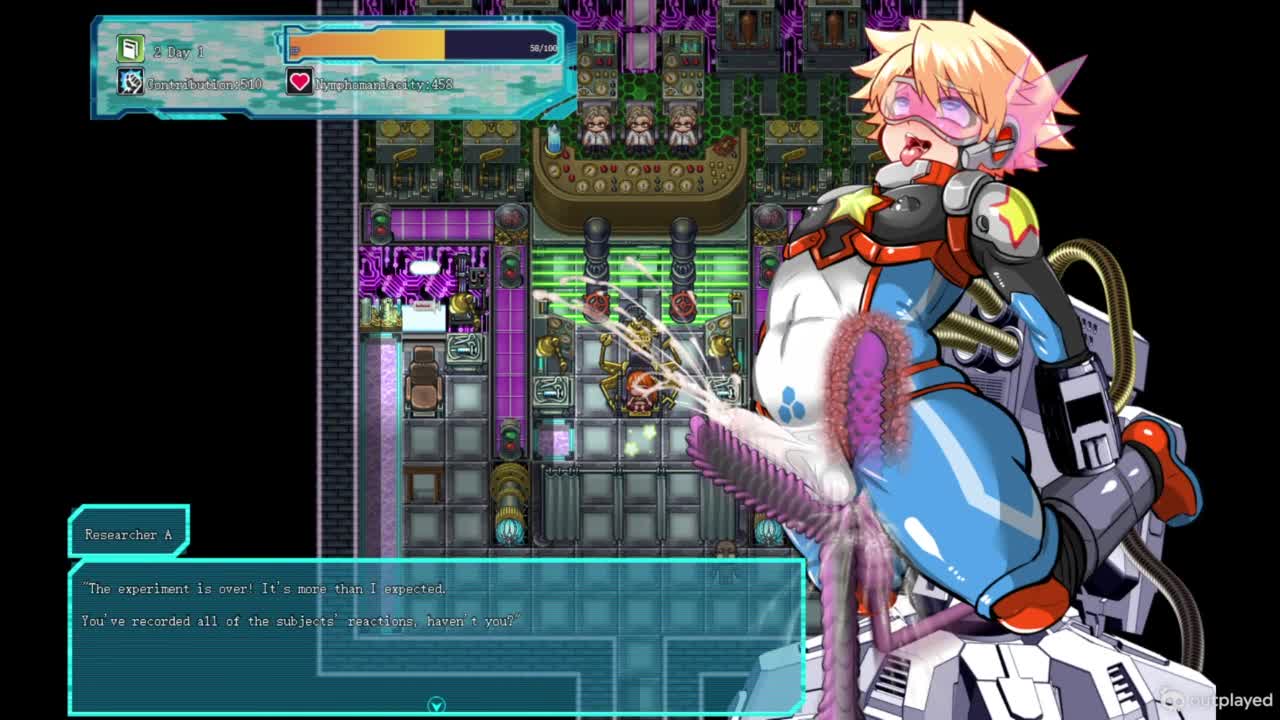
Task: Open the Outplayed overlay logo
Action: (x=1216, y=700)
